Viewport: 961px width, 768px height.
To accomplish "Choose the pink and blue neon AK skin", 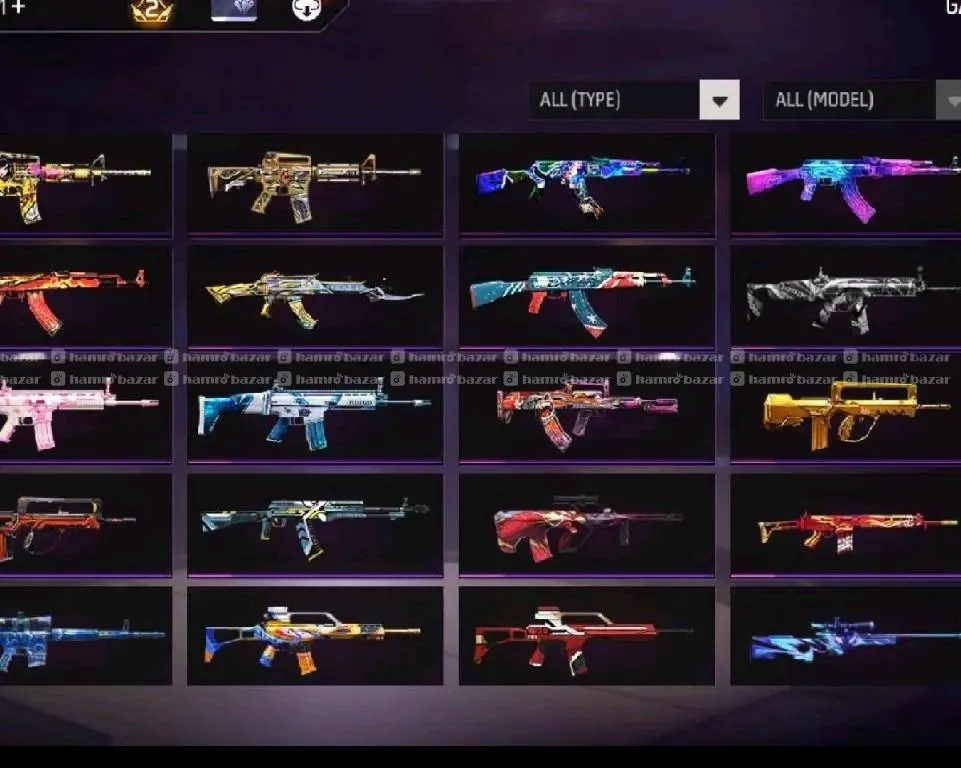I will [x=850, y=184].
